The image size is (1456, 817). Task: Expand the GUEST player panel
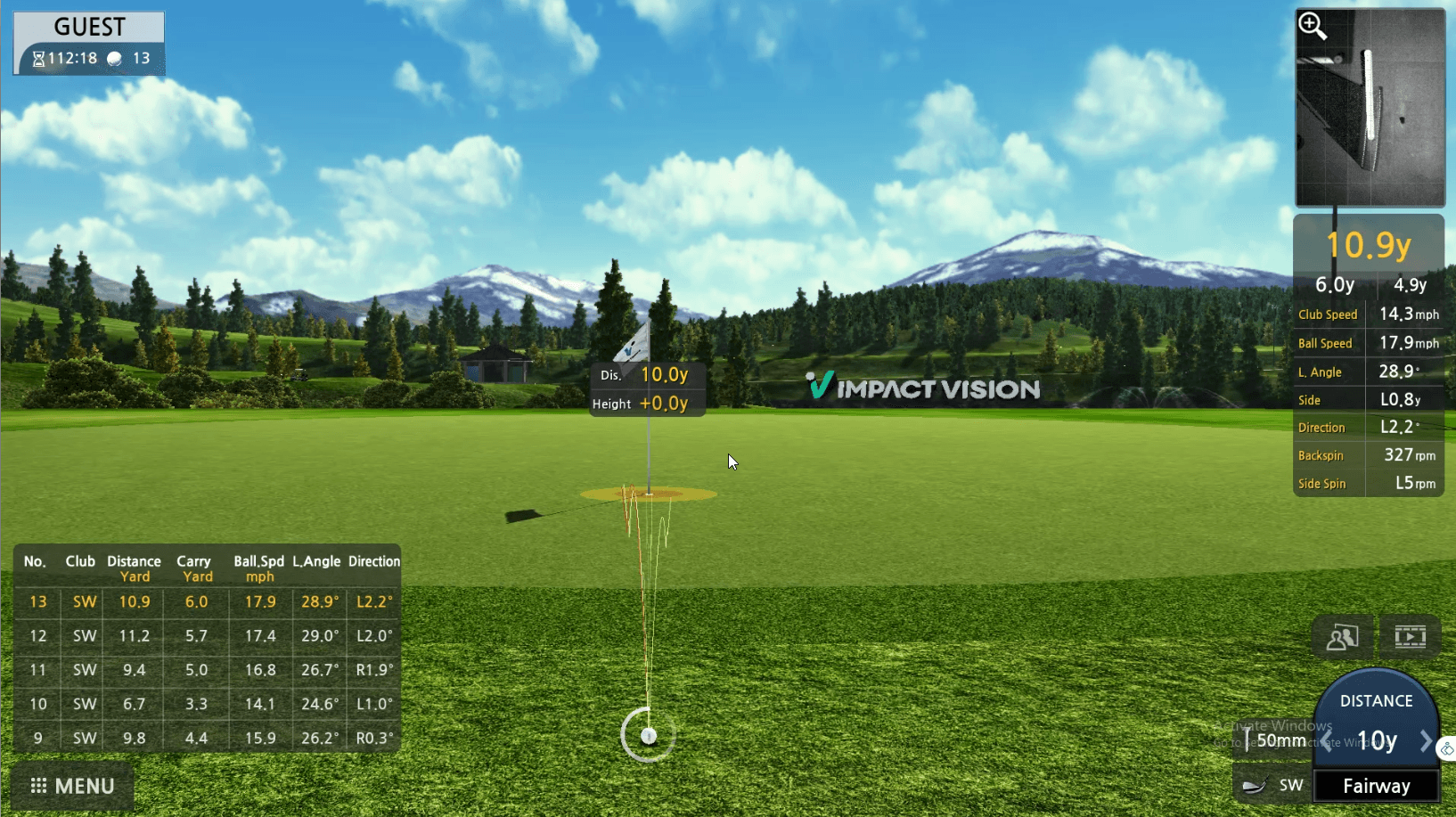pyautogui.click(x=87, y=26)
